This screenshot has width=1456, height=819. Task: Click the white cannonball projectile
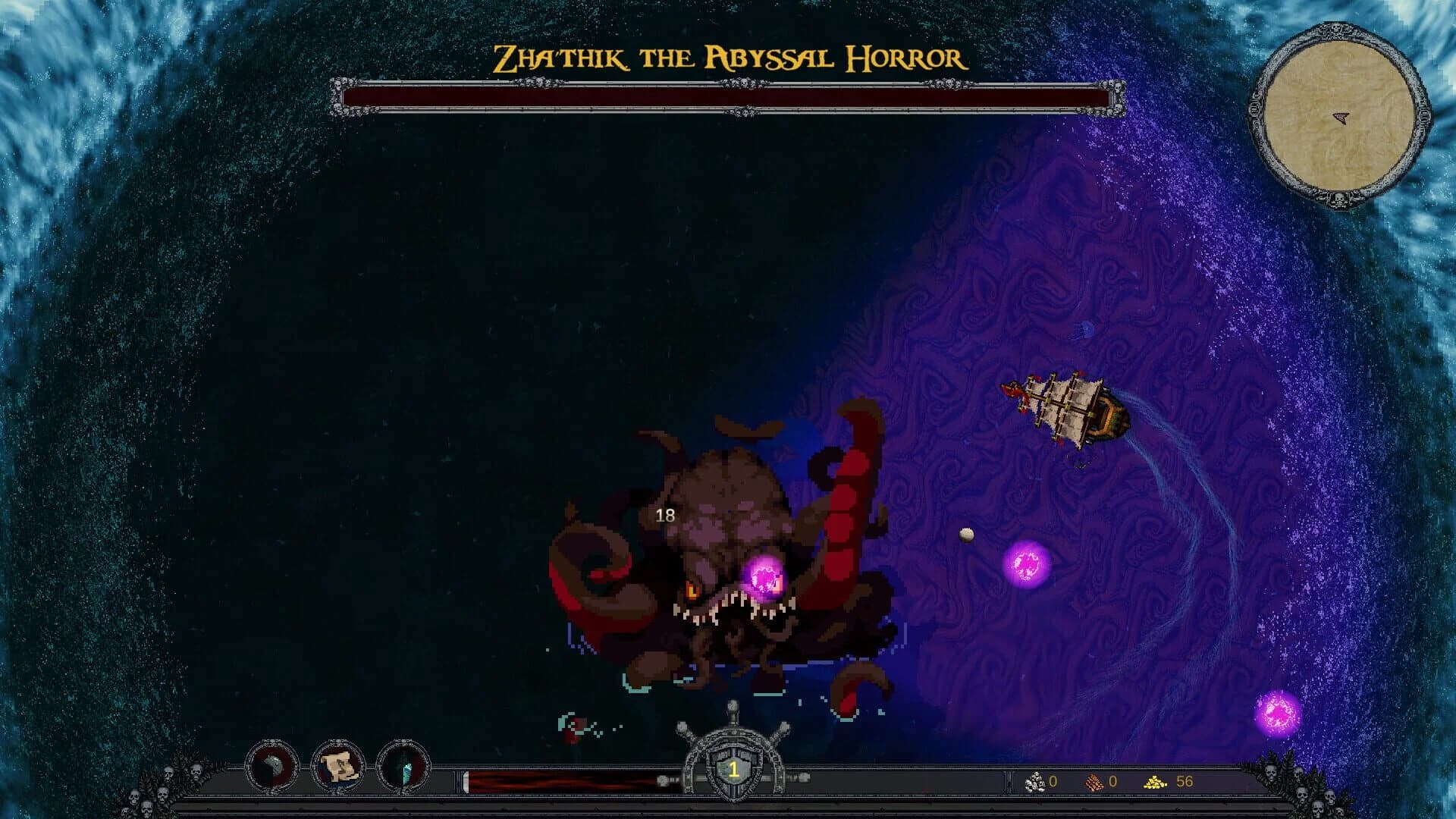point(966,535)
